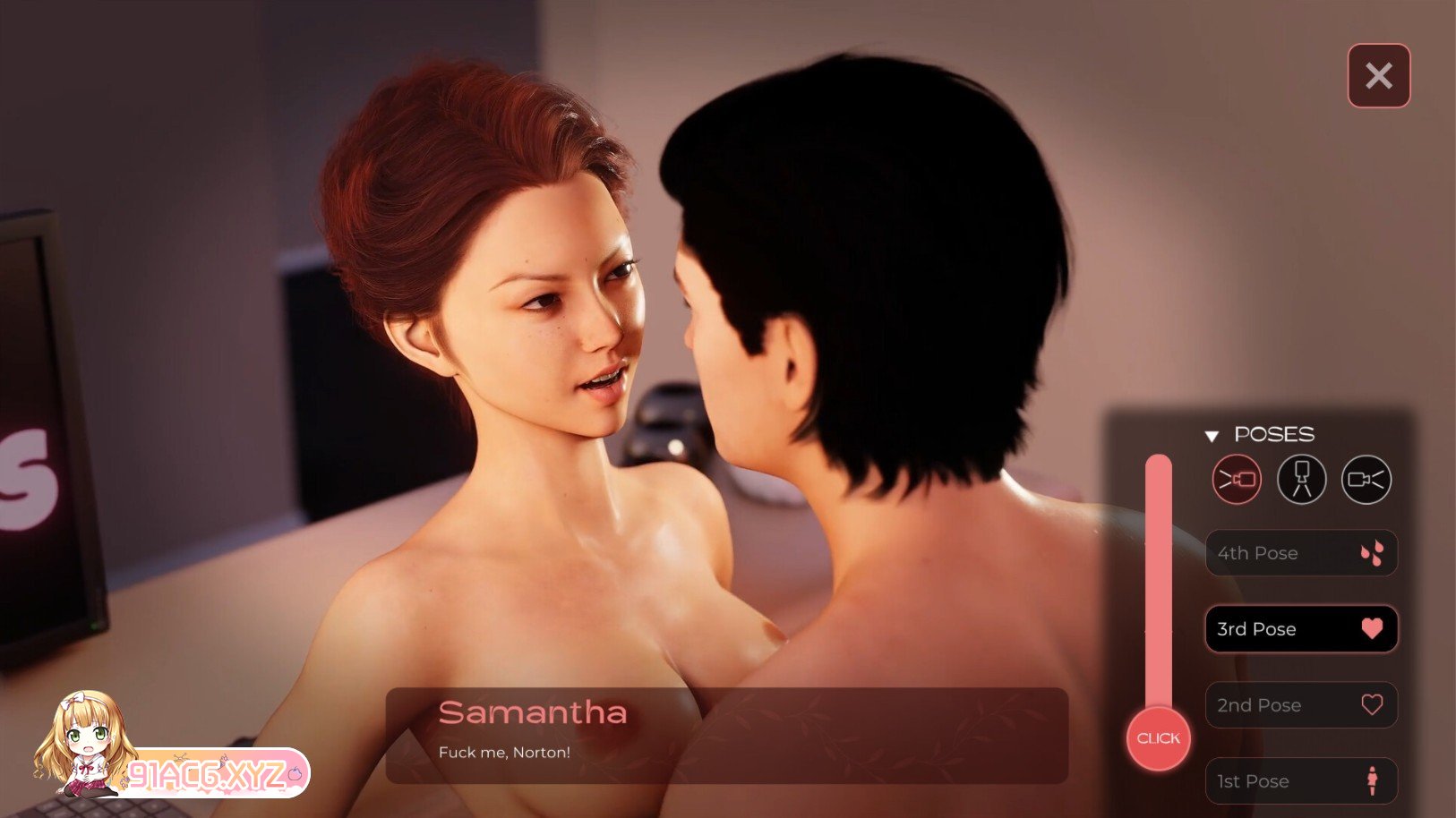Switch to the tripod camera view

[1301, 480]
